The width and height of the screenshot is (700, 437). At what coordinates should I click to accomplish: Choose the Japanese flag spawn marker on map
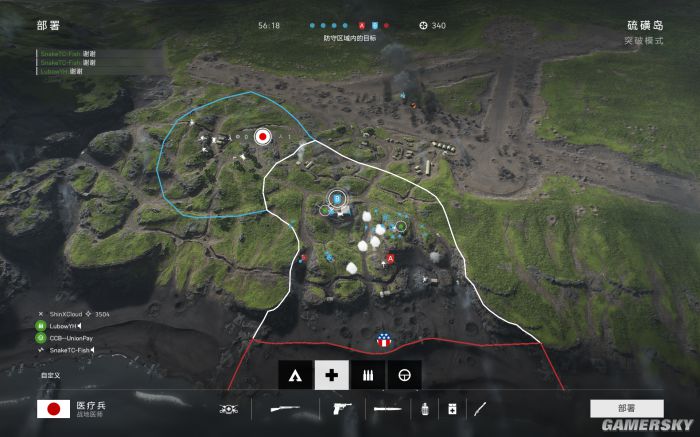263,136
